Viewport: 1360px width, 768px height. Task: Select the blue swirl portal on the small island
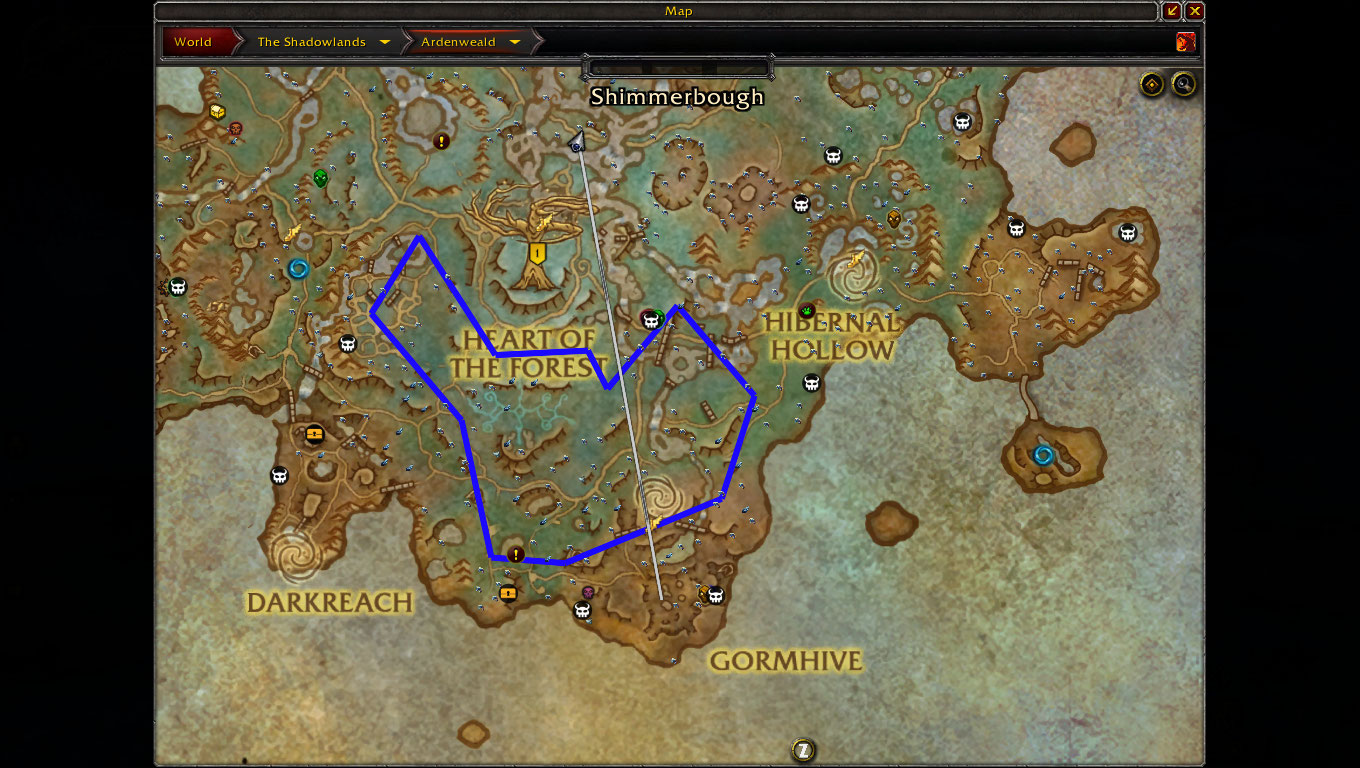1043,456
